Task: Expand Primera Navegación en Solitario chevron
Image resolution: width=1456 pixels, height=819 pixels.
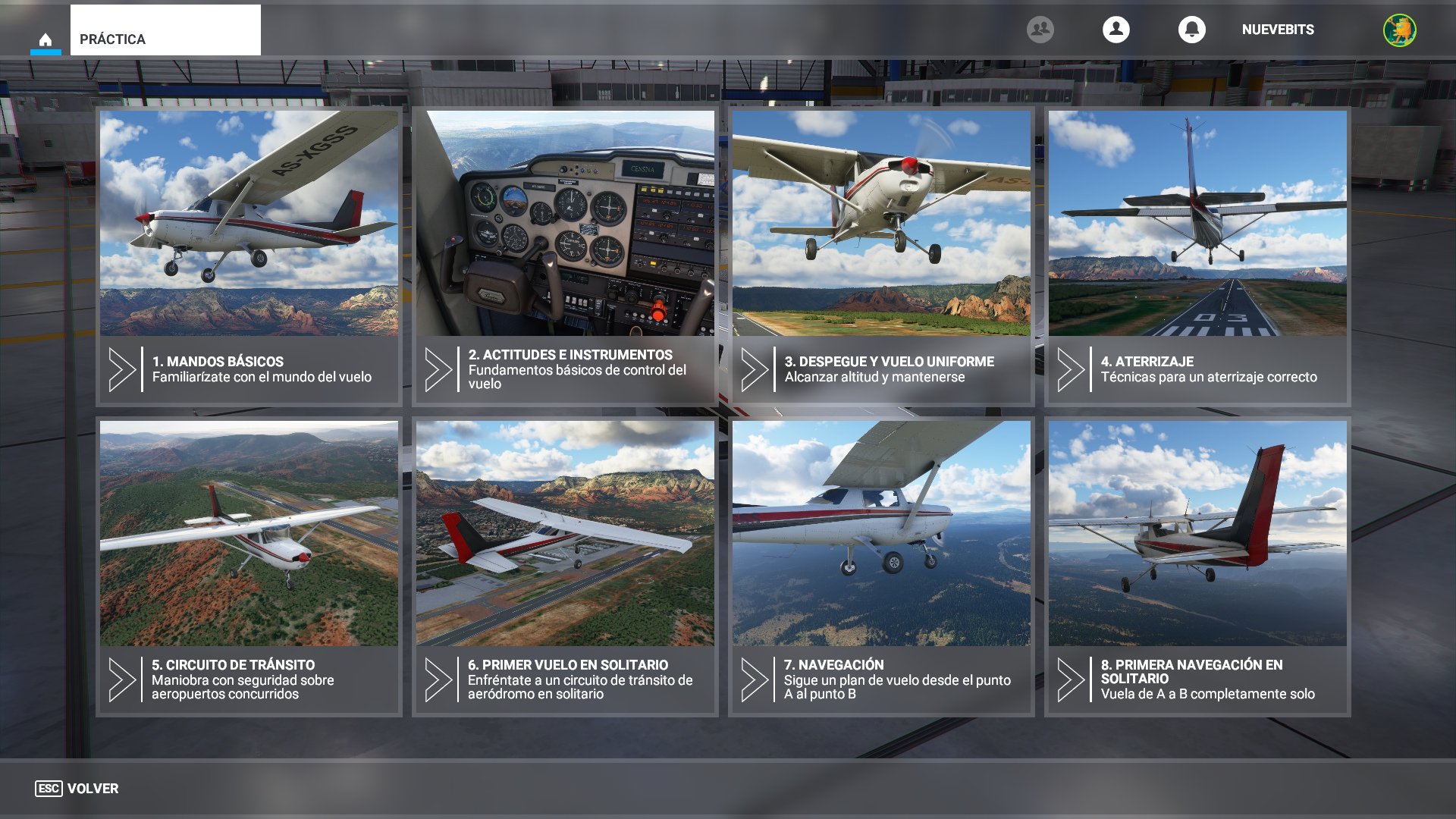Action: tap(1070, 680)
